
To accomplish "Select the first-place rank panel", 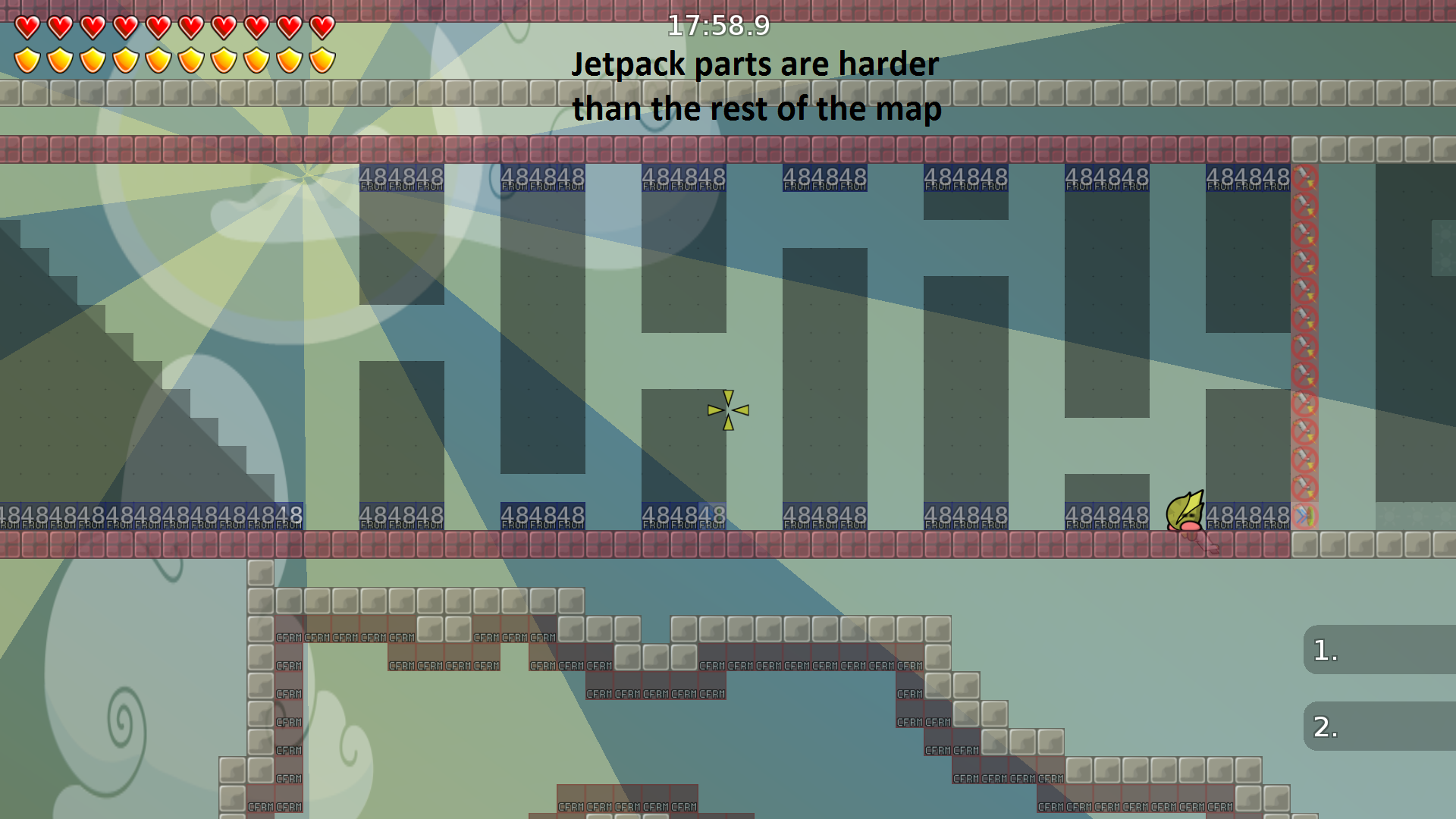I will [1379, 650].
